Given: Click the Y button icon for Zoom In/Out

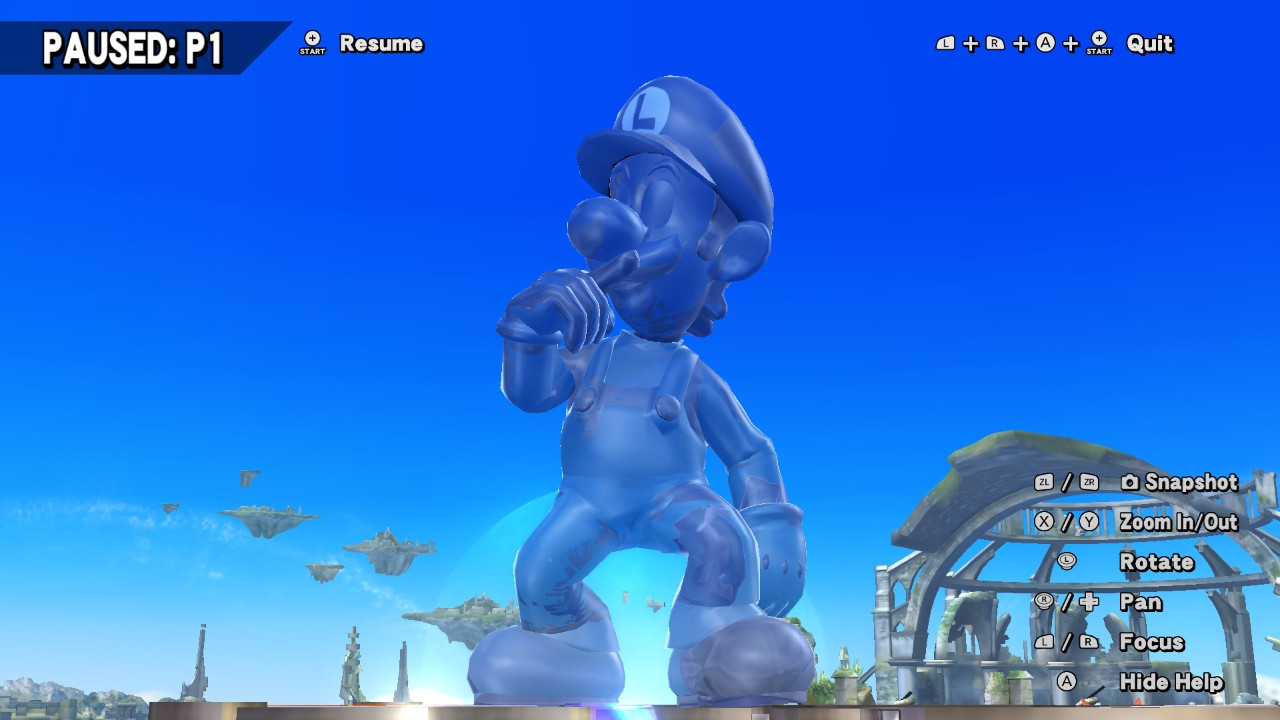Looking at the screenshot, I should tap(1087, 521).
